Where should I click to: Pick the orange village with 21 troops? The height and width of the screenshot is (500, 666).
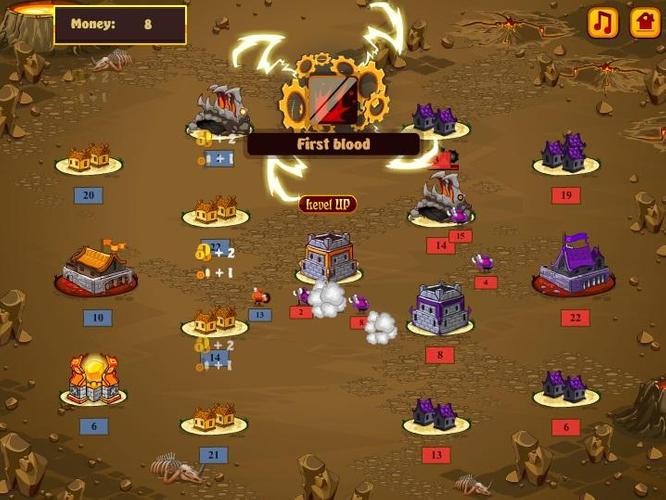pos(214,418)
